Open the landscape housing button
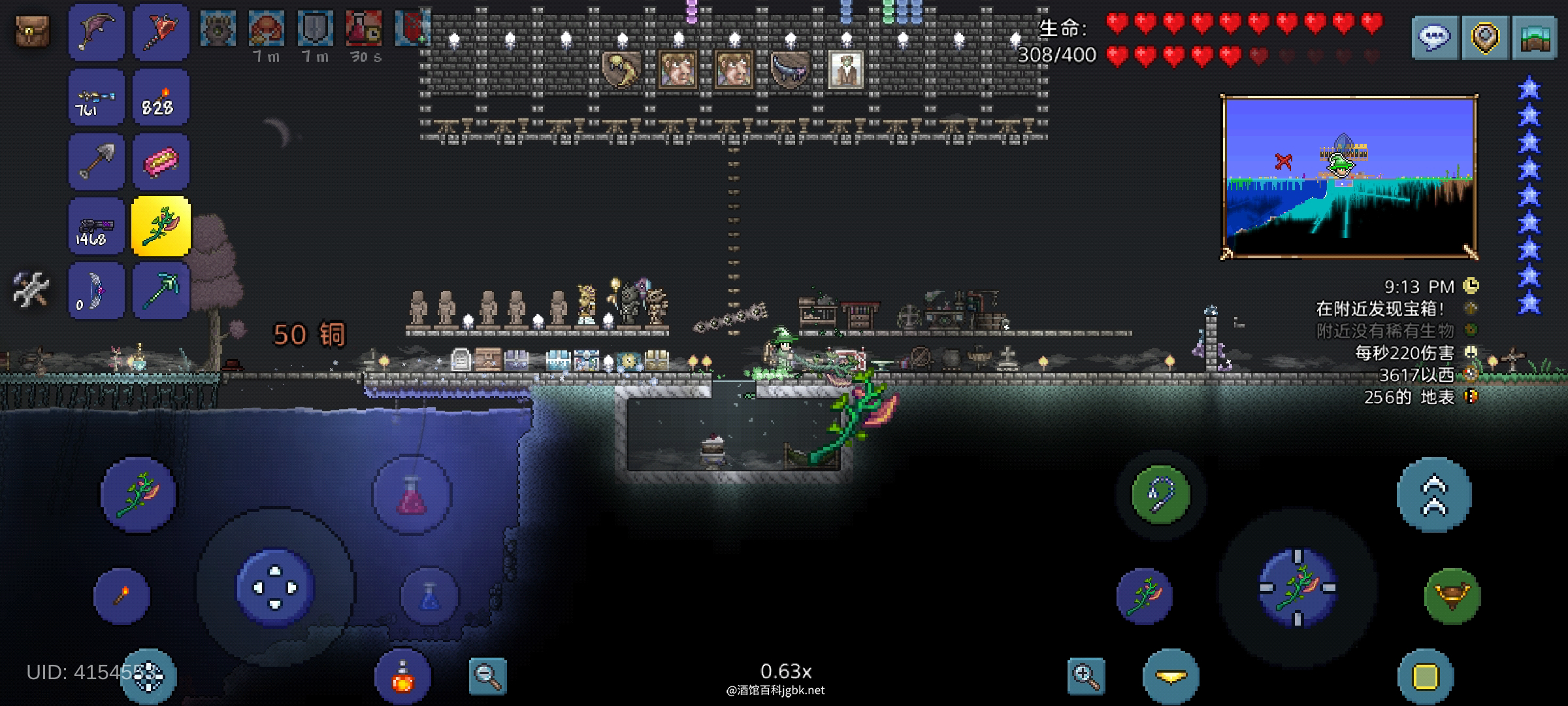The width and height of the screenshot is (1568, 706). tap(1535, 38)
